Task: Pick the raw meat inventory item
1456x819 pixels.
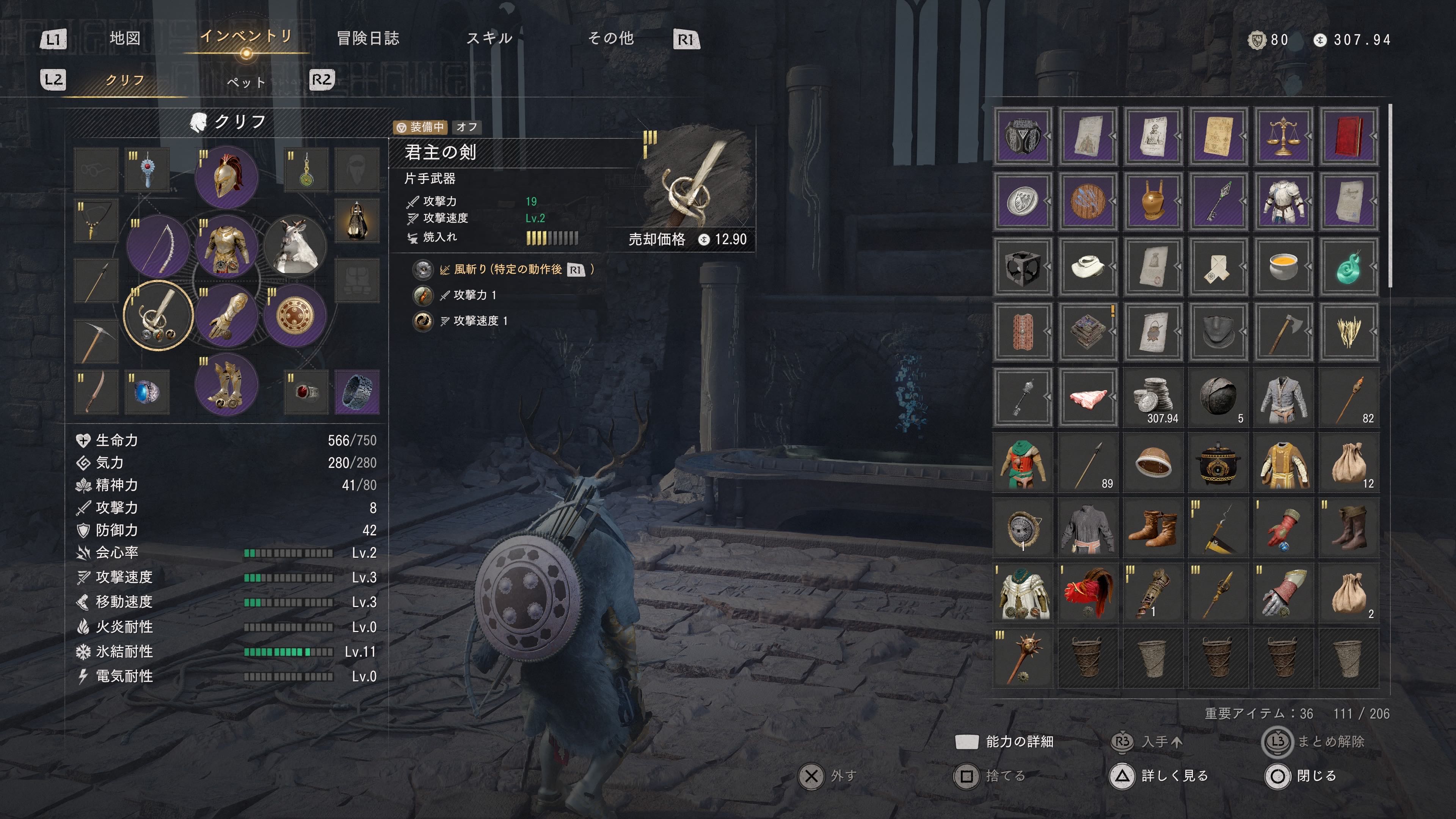Action: (1088, 397)
